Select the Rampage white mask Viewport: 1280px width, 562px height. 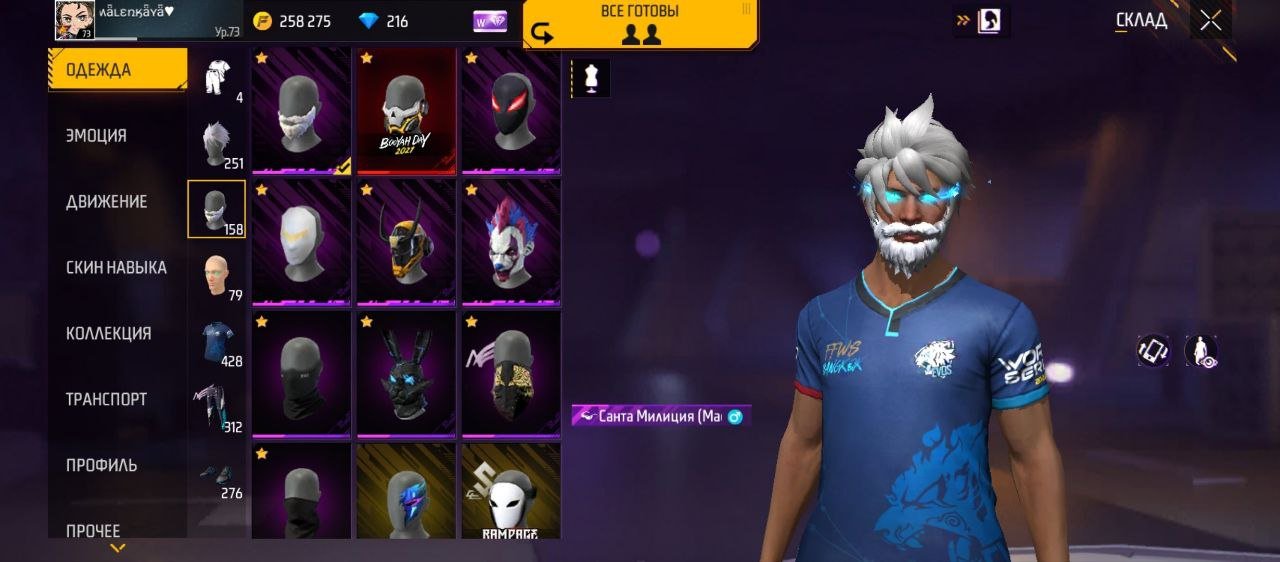(510, 492)
